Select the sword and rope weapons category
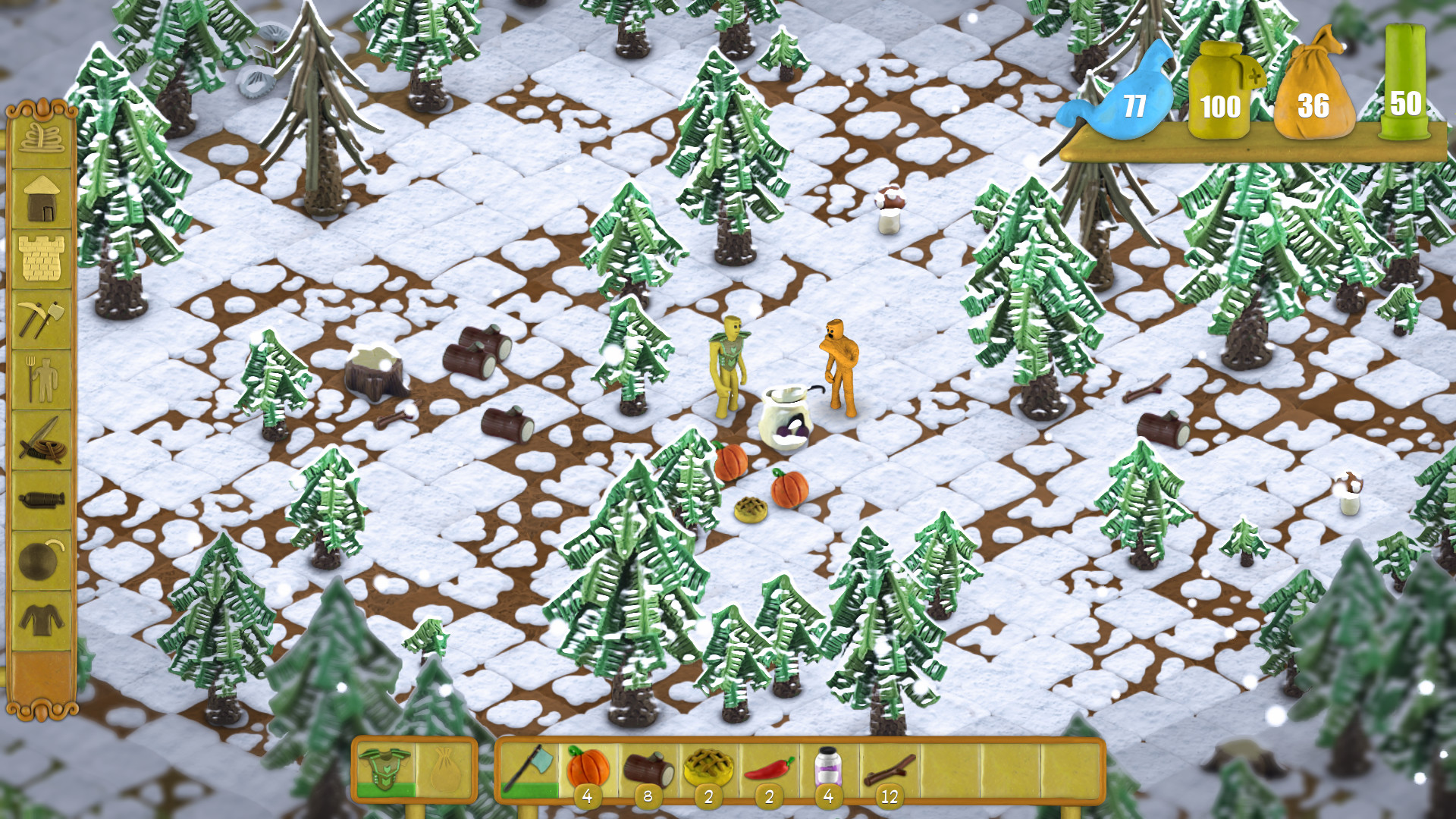The width and height of the screenshot is (1456, 819). [42, 440]
